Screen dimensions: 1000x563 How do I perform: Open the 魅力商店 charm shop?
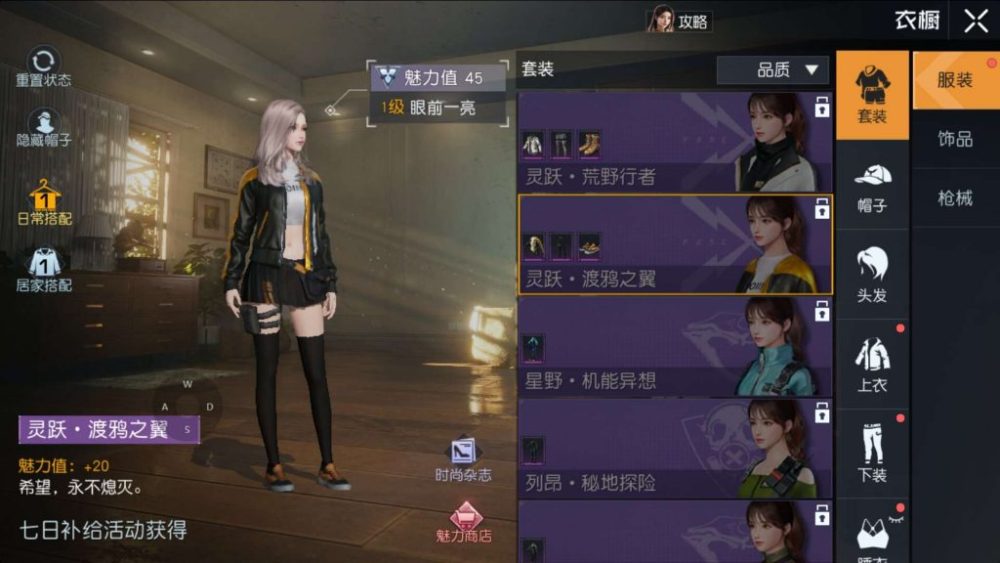[x=463, y=523]
